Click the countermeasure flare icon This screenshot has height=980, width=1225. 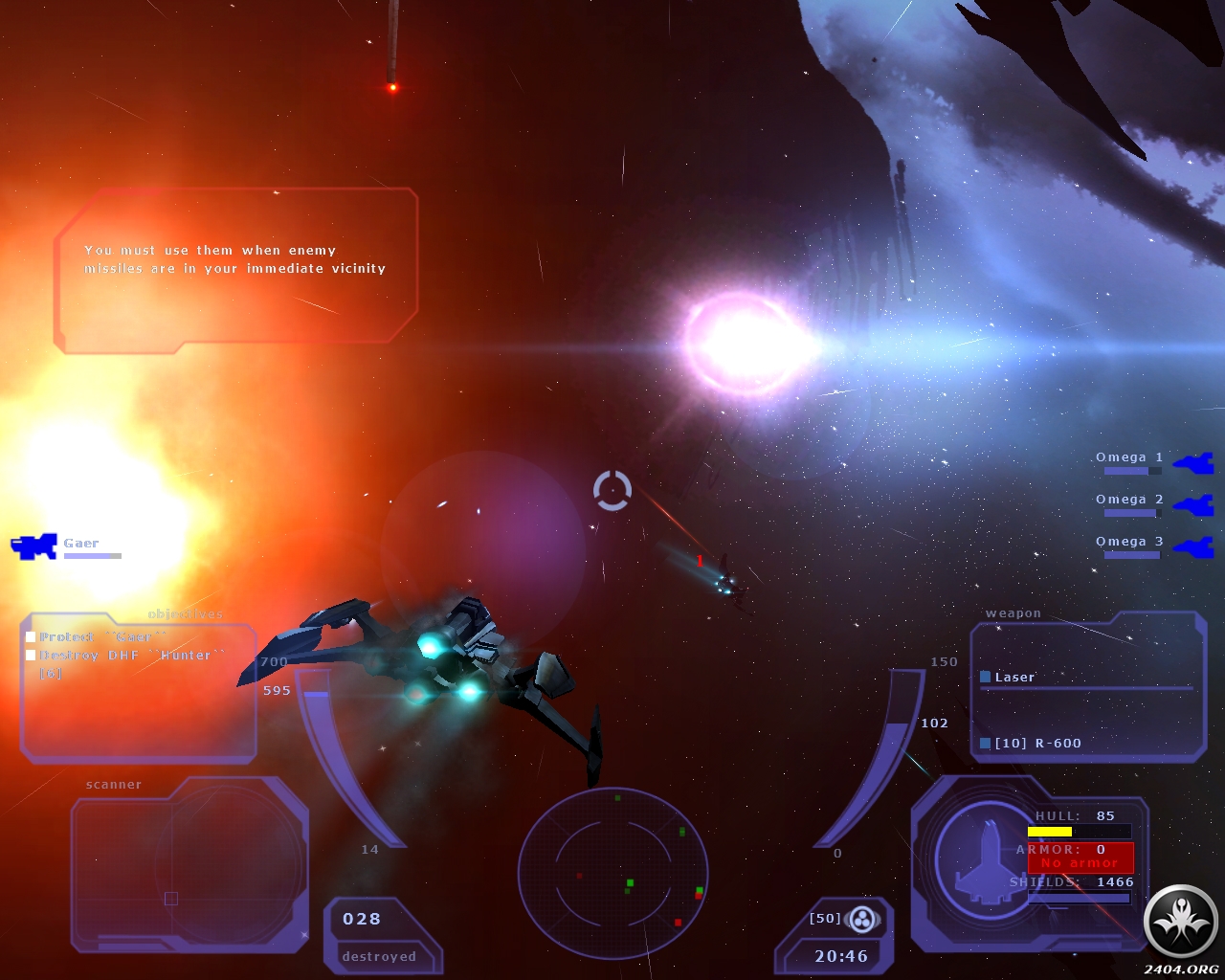pyautogui.click(x=862, y=920)
